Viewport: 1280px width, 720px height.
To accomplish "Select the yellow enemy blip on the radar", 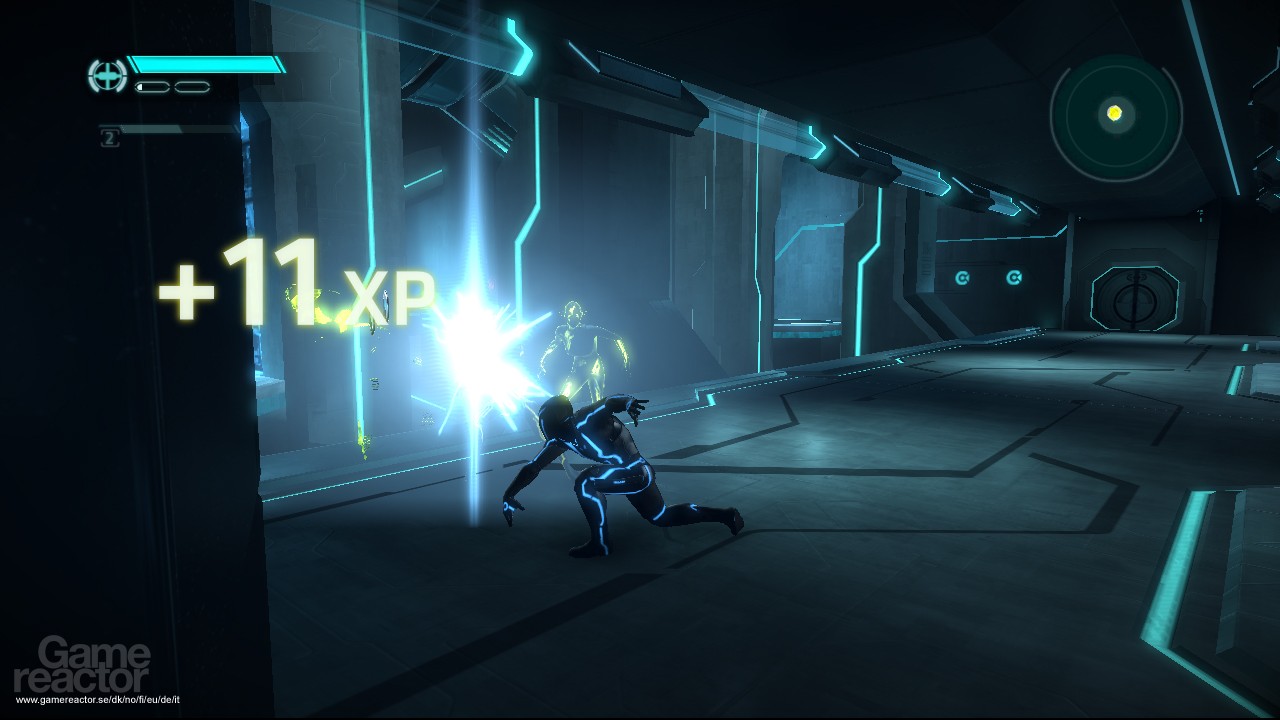I will [1114, 112].
